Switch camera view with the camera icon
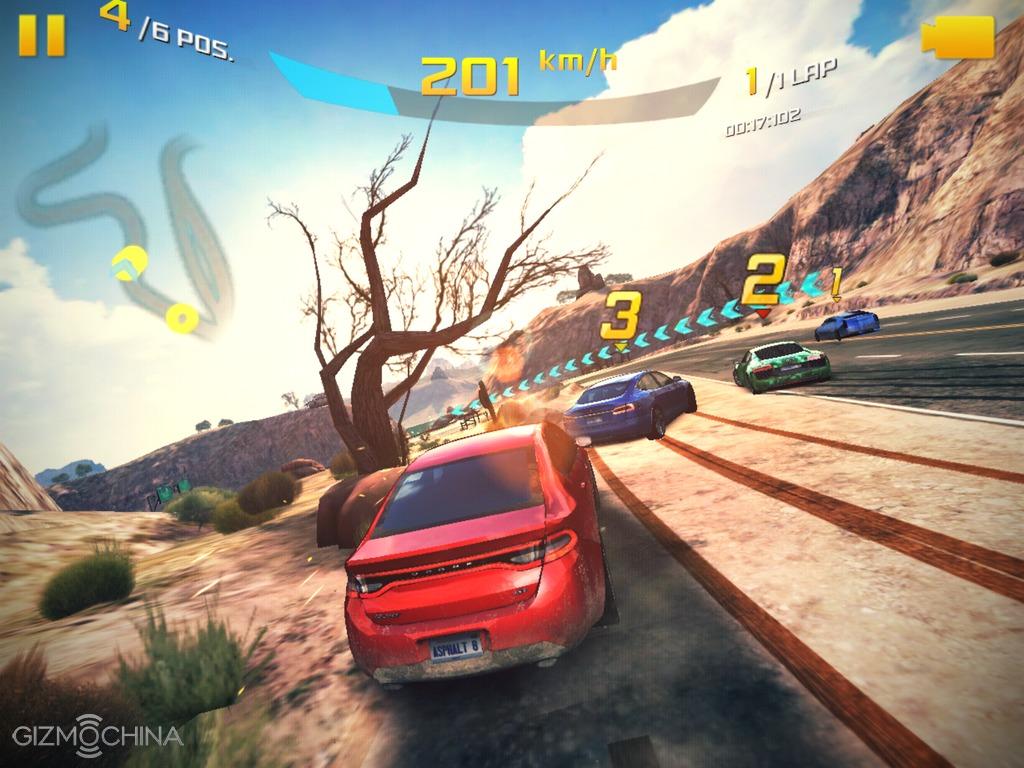The height and width of the screenshot is (768, 1024). (x=957, y=37)
